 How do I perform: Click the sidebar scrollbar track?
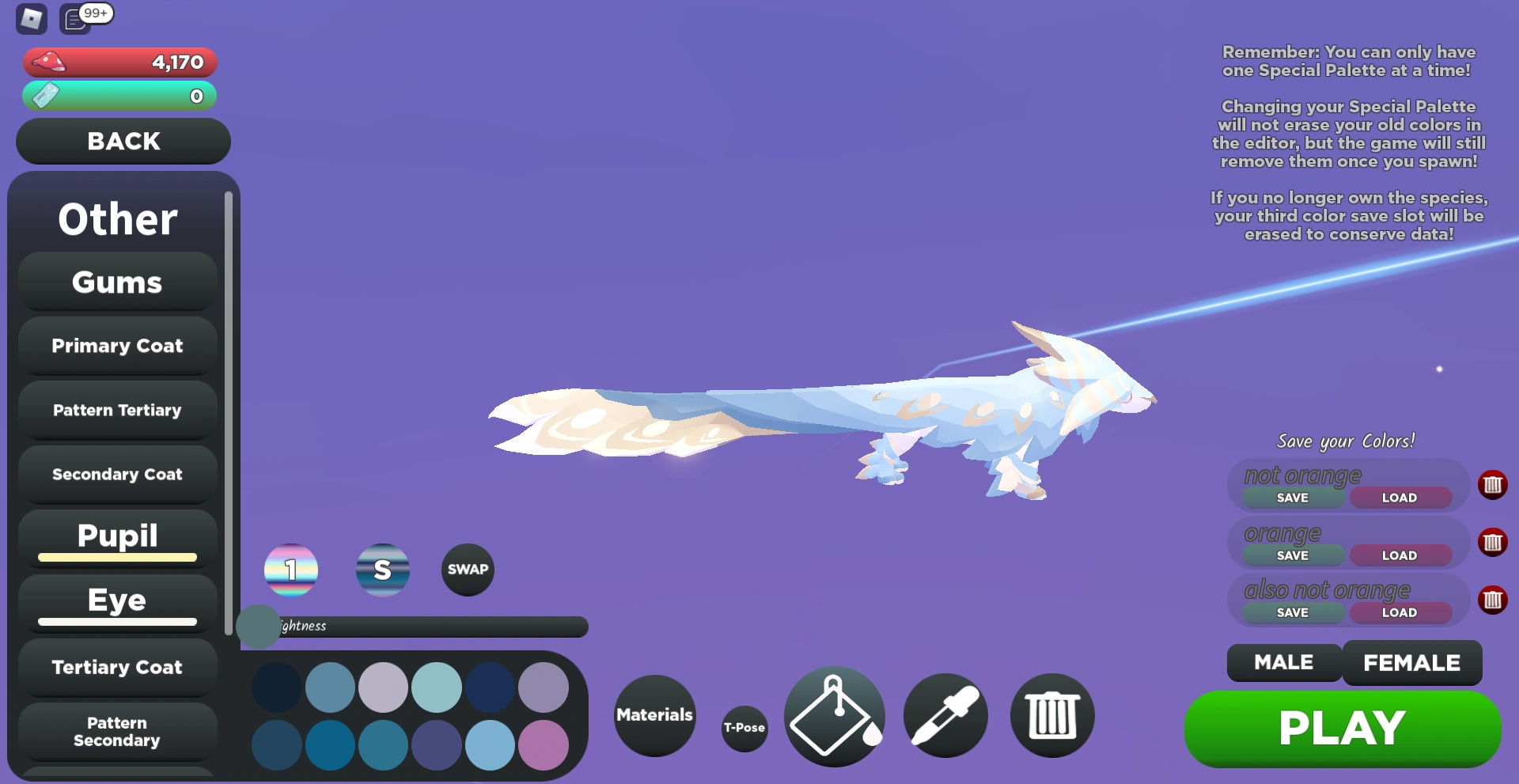point(230,396)
